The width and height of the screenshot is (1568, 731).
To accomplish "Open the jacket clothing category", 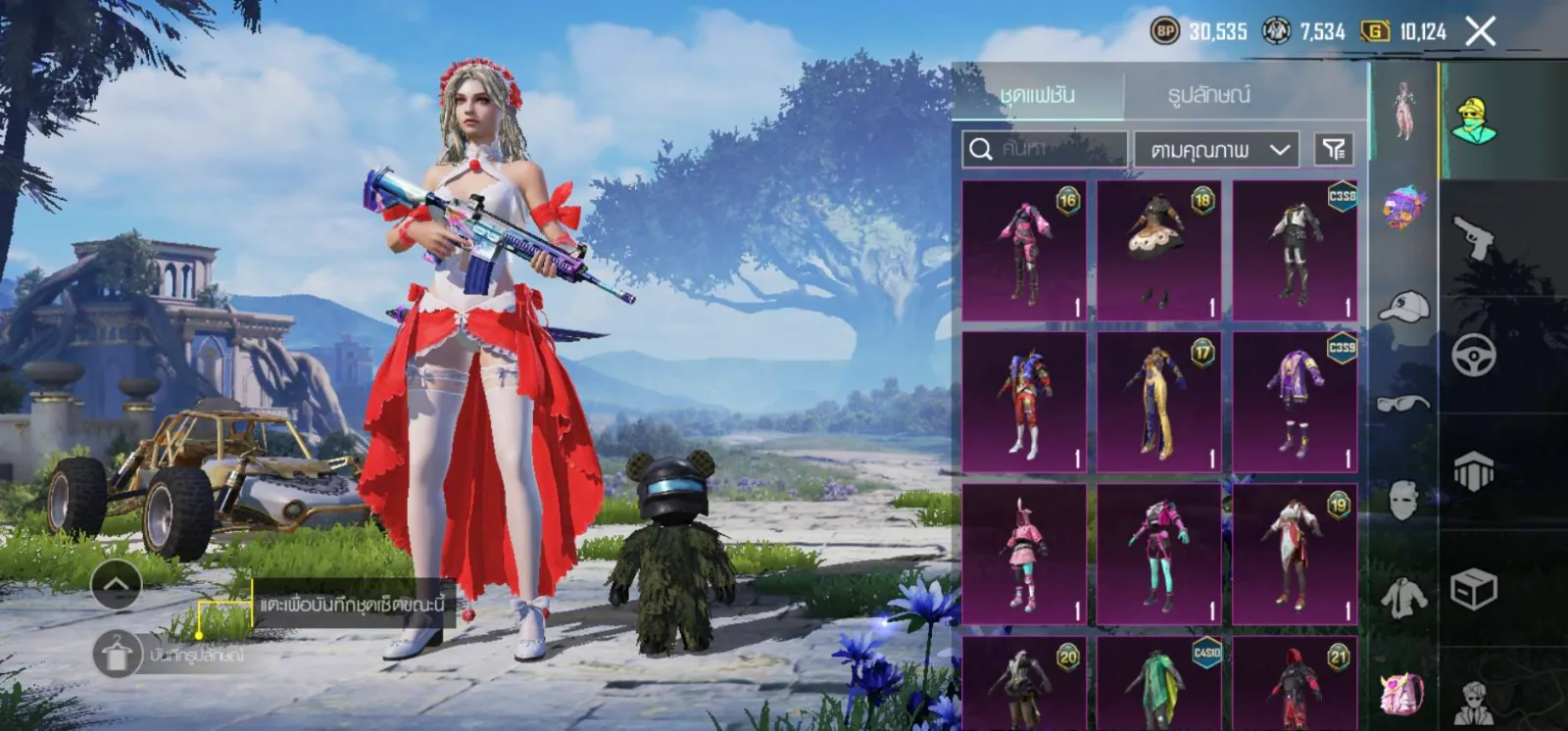I will point(1403,596).
